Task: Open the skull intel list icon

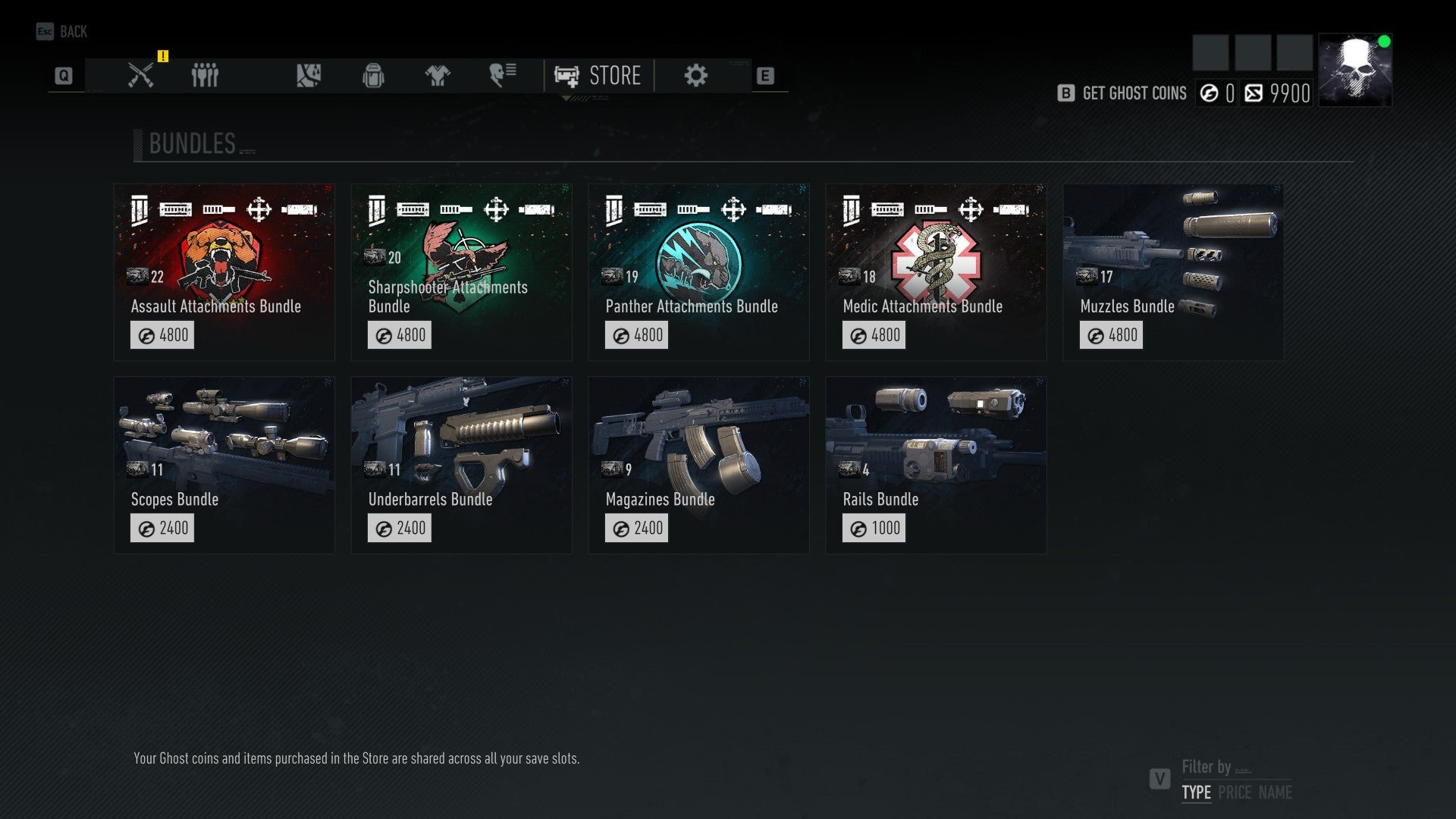Action: coord(501,75)
